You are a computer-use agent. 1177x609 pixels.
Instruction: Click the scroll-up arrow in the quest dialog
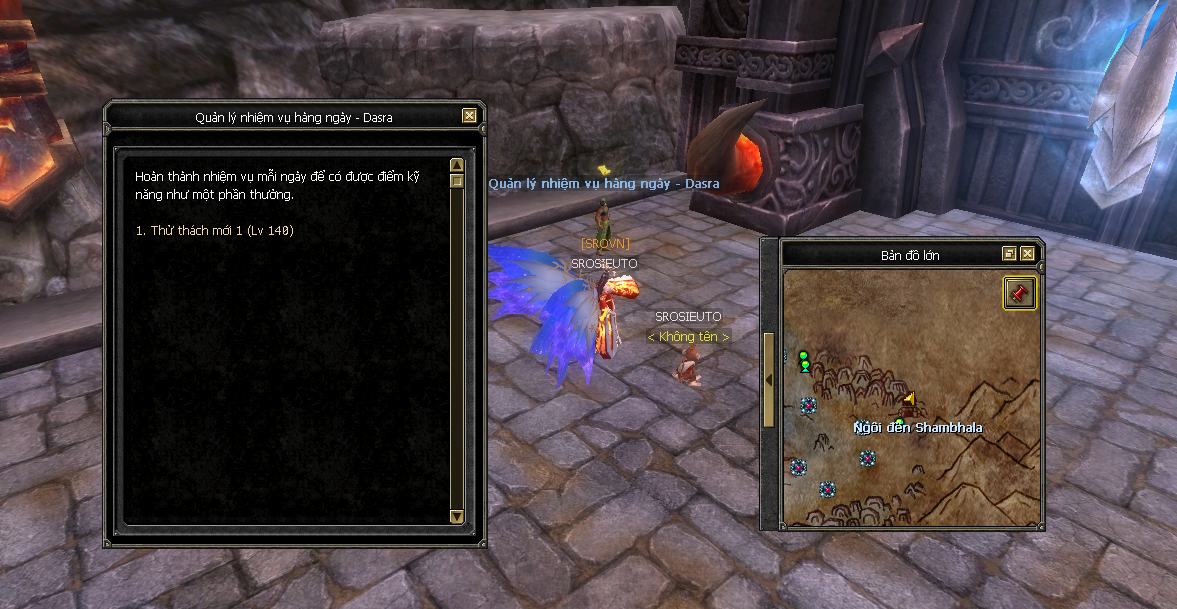coord(457,165)
